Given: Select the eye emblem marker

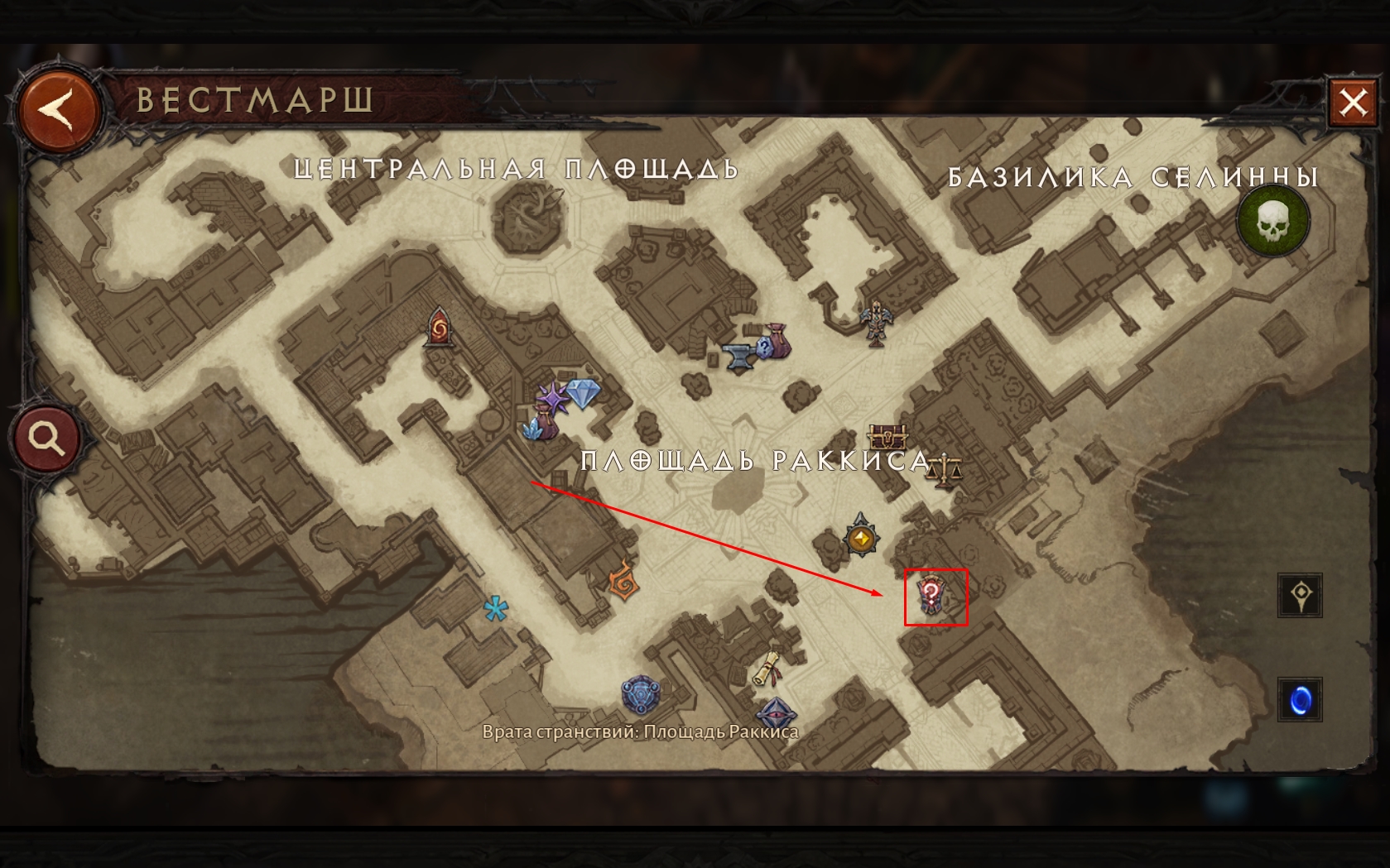Looking at the screenshot, I should pyautogui.click(x=775, y=712).
